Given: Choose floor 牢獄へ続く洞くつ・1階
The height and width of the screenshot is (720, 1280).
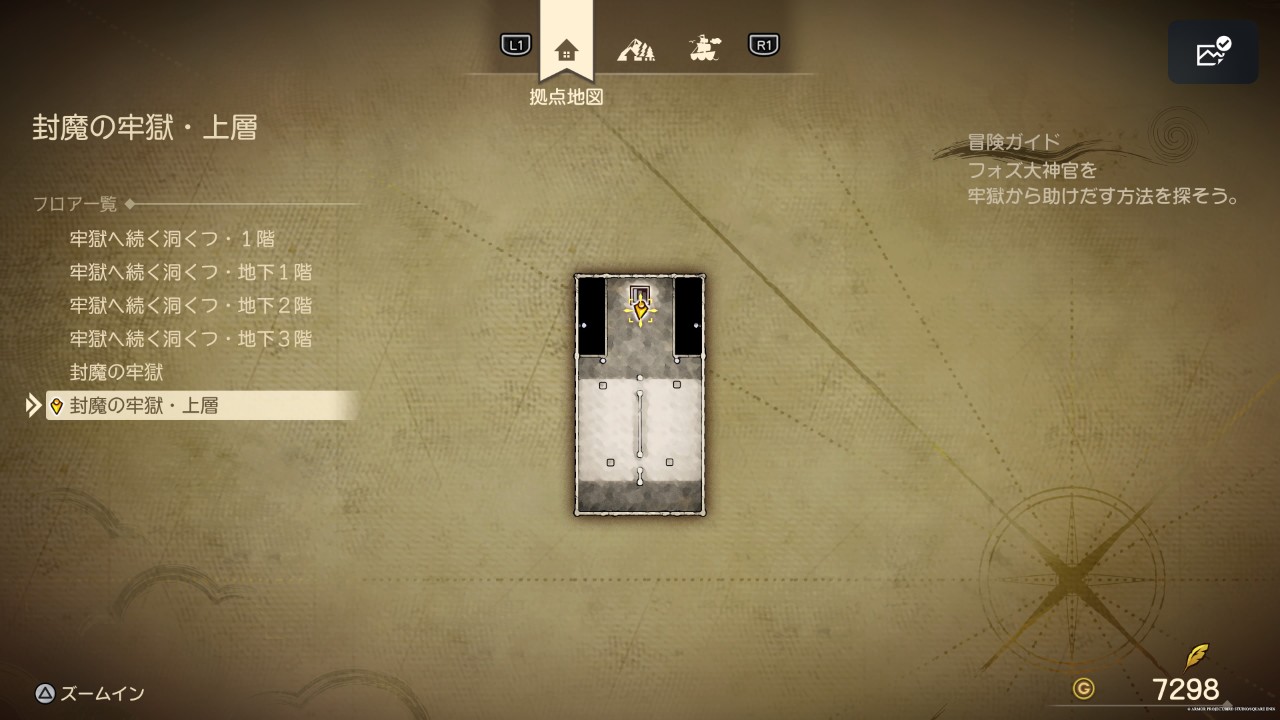Looking at the screenshot, I should (x=172, y=239).
